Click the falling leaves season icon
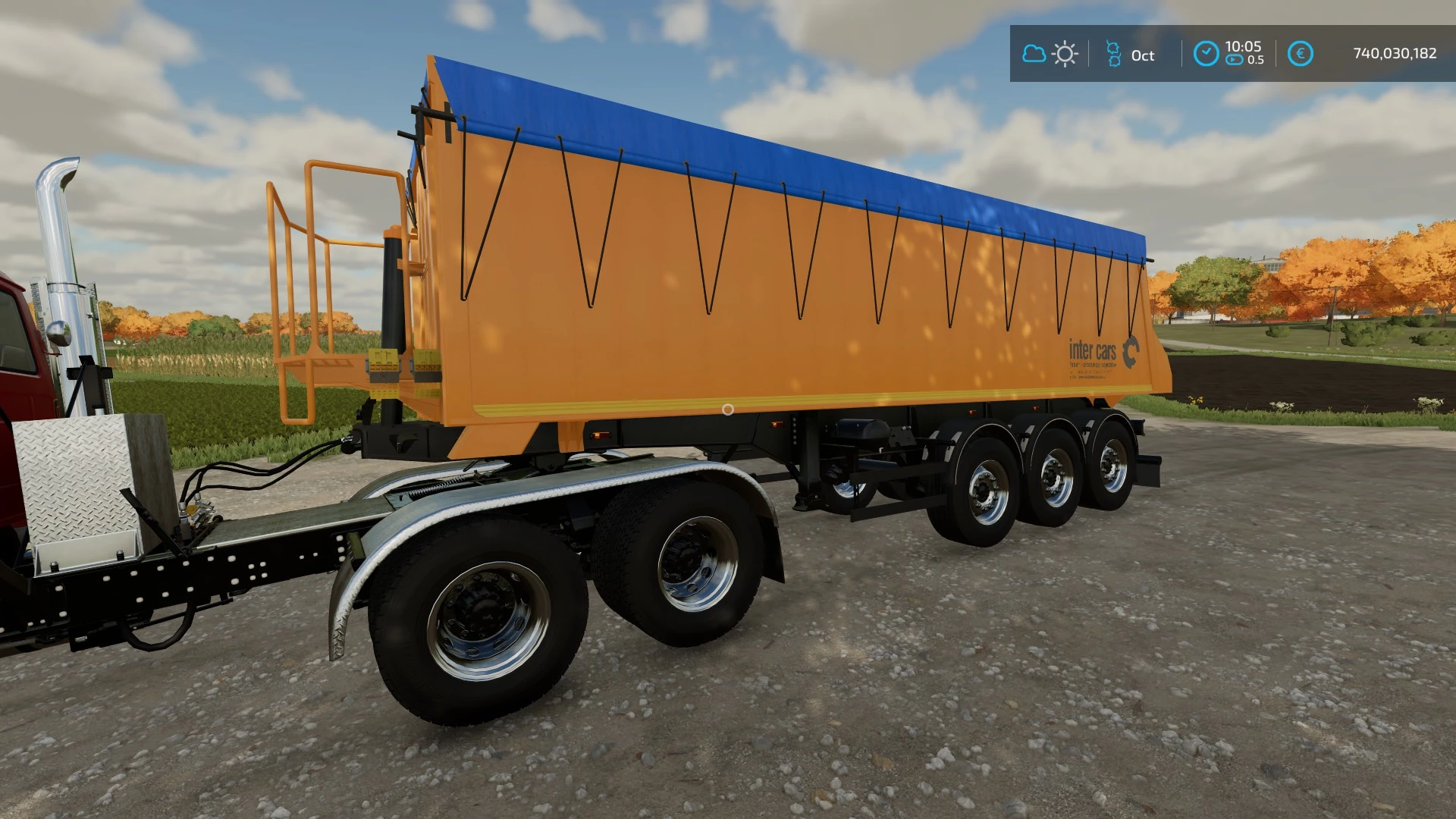1456x819 pixels. (1111, 55)
